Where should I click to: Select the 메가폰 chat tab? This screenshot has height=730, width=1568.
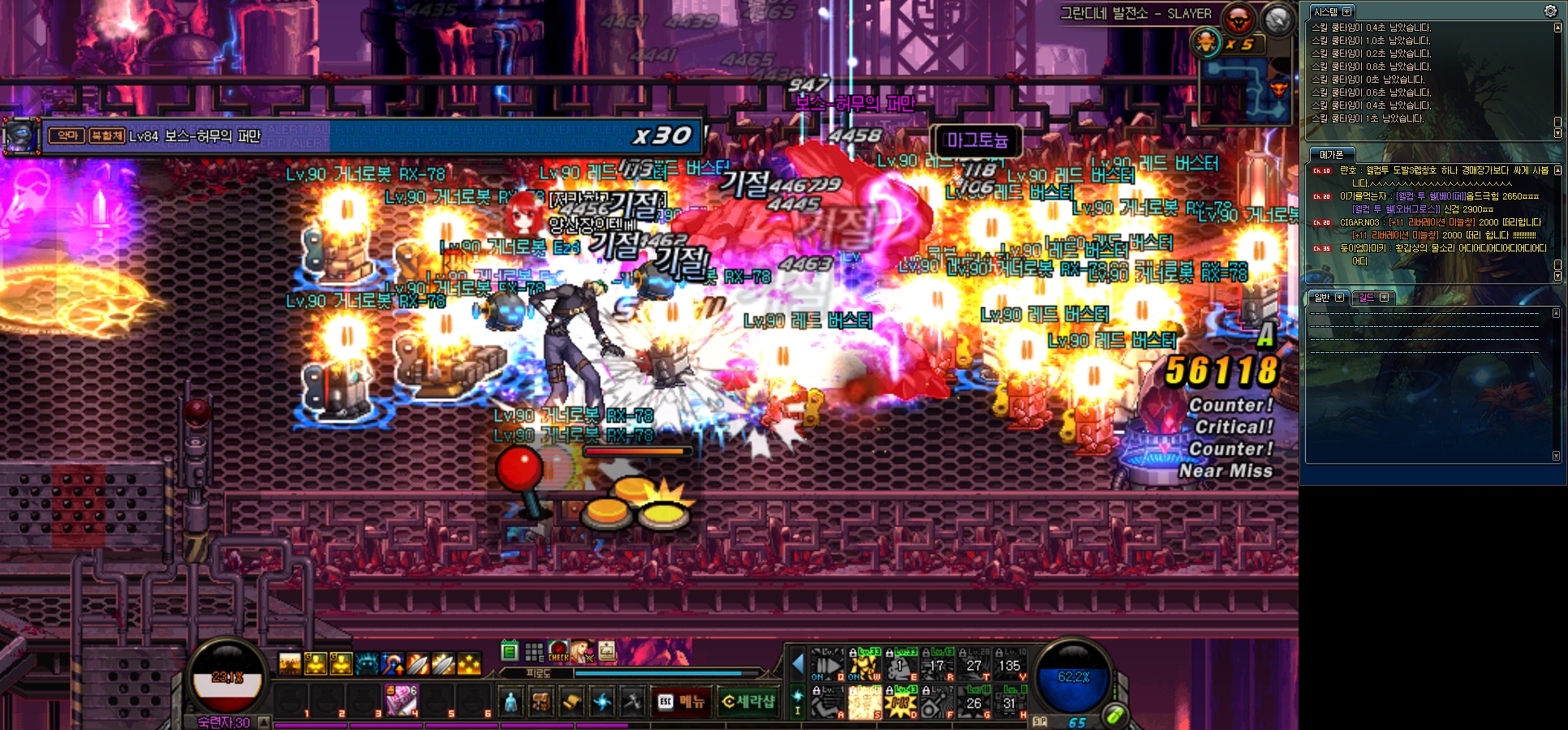pos(1331,155)
